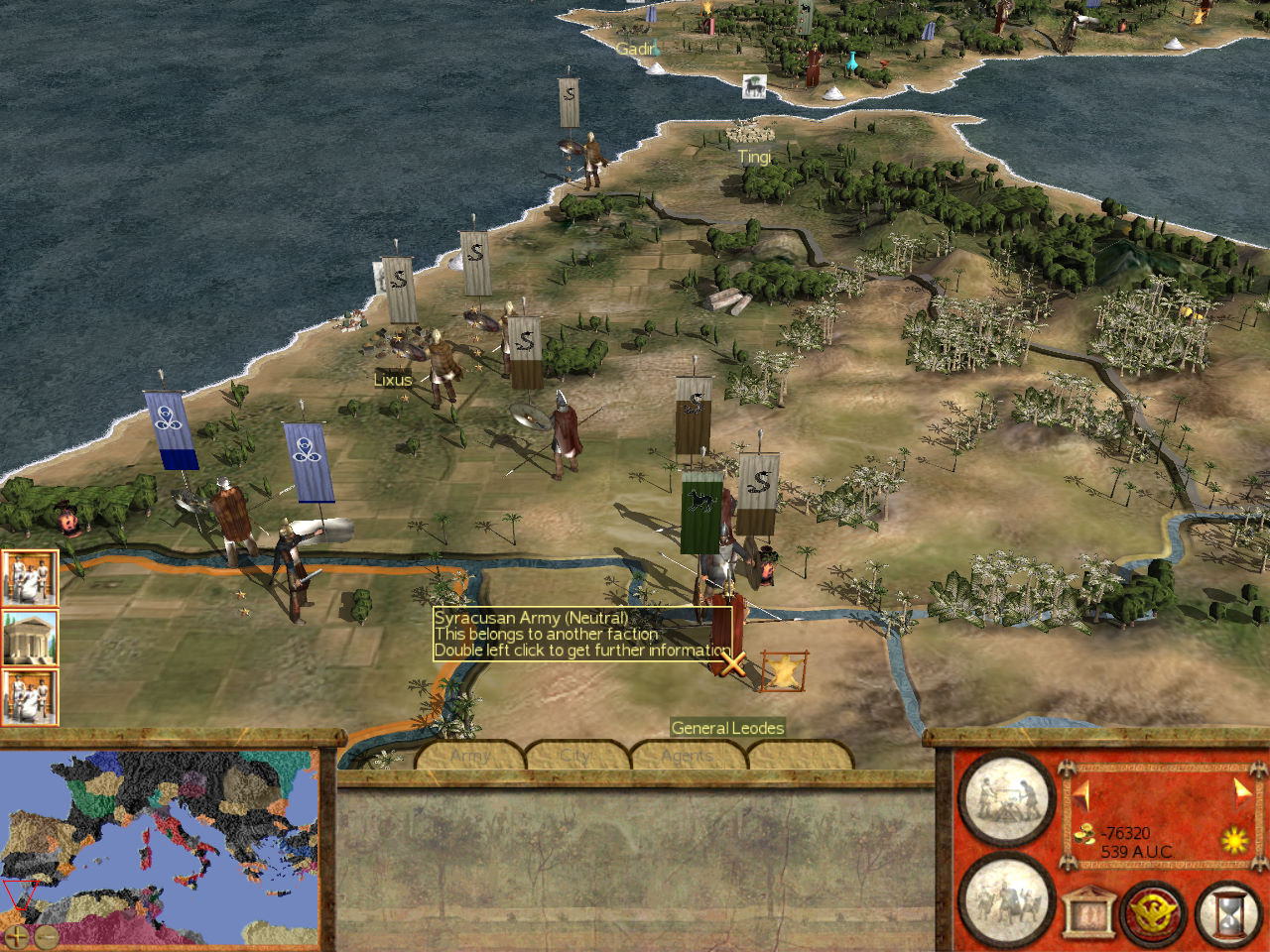
Task: Open the recruitment menu with soldiers icon
Action: pos(1004,900)
